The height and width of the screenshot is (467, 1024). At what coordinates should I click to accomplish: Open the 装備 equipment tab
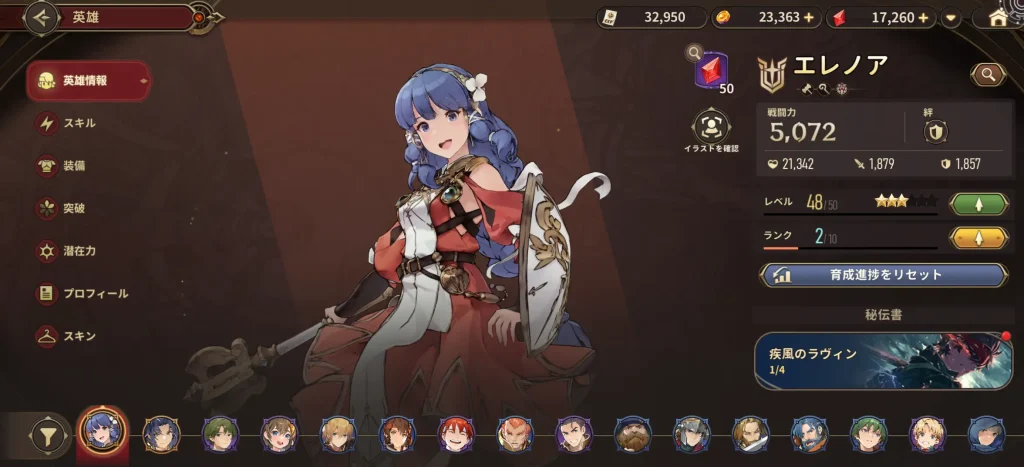[x=72, y=165]
